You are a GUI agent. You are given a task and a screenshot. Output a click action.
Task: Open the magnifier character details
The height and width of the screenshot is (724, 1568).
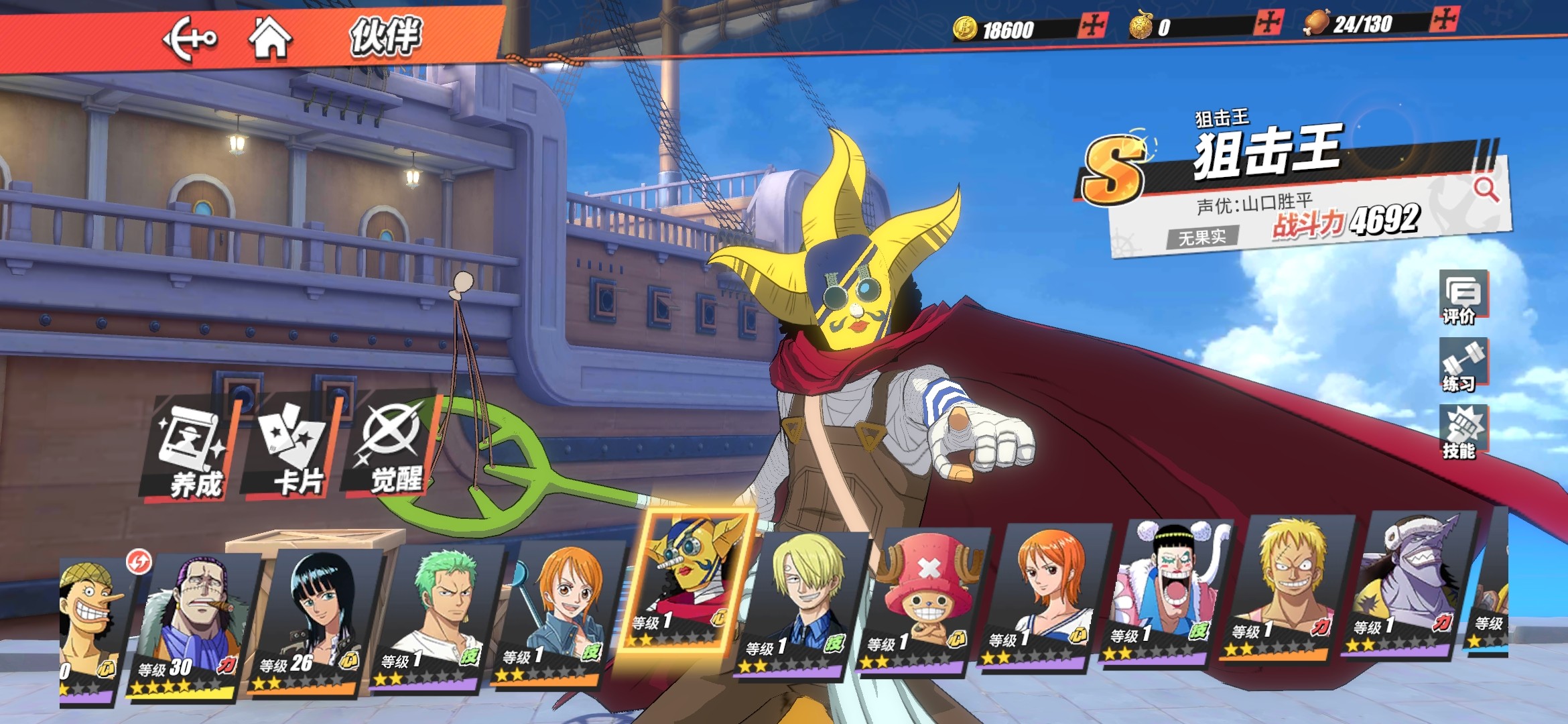point(1486,190)
